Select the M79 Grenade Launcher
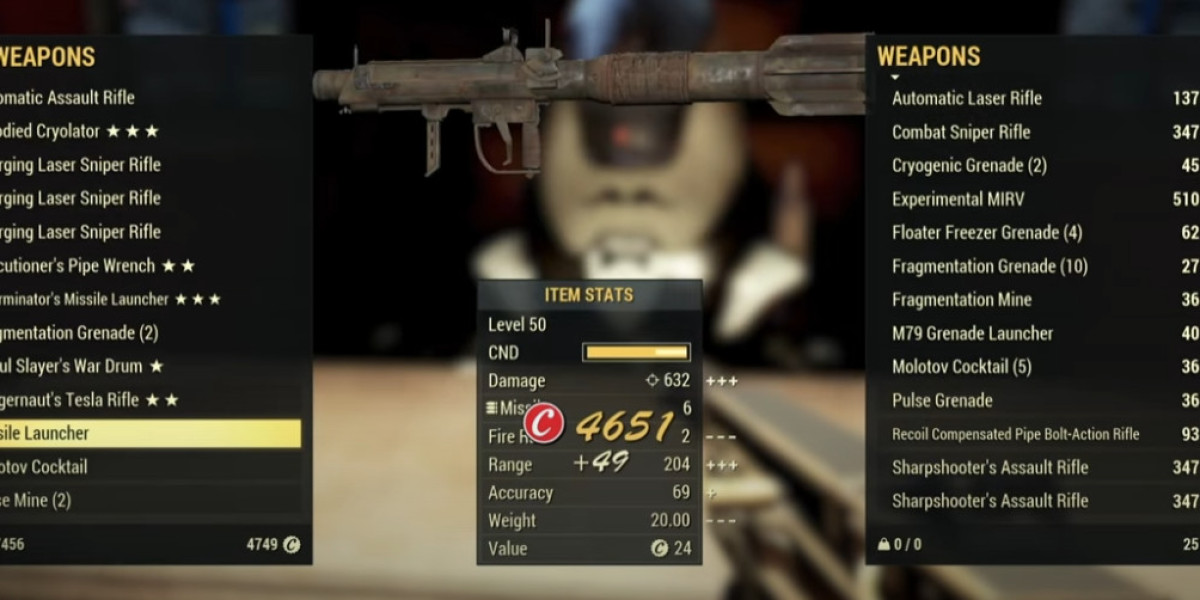The width and height of the screenshot is (1200, 600). pyautogui.click(x=972, y=333)
